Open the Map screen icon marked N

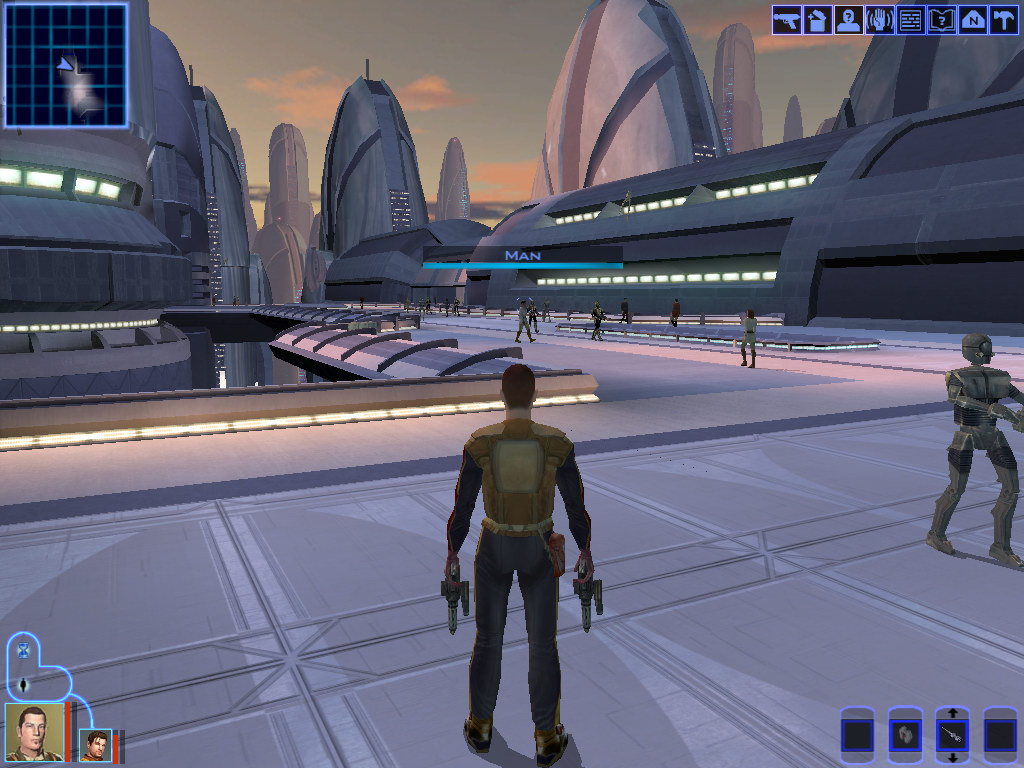[x=972, y=20]
